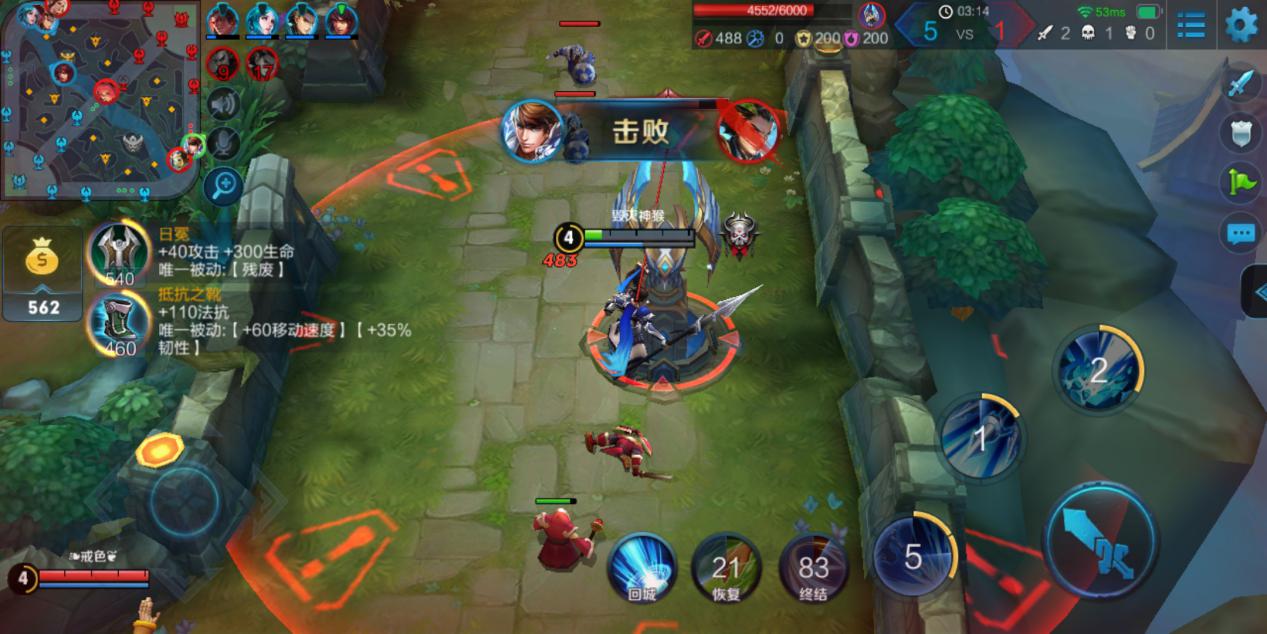The width and height of the screenshot is (1267, 634).
Task: Buy the recommended 日冕 item
Action: [x=119, y=252]
